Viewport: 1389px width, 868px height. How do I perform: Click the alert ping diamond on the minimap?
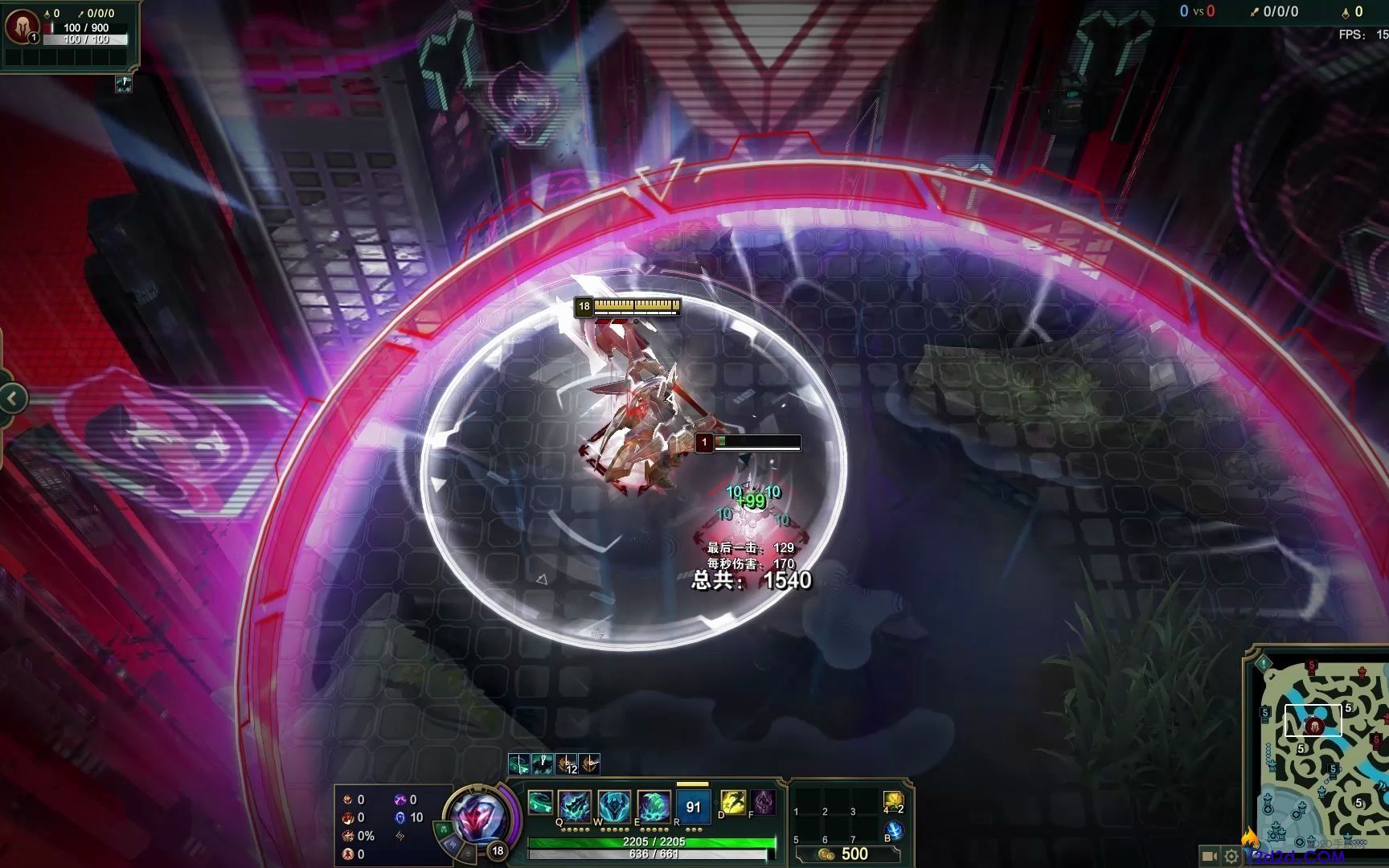pos(1264,663)
